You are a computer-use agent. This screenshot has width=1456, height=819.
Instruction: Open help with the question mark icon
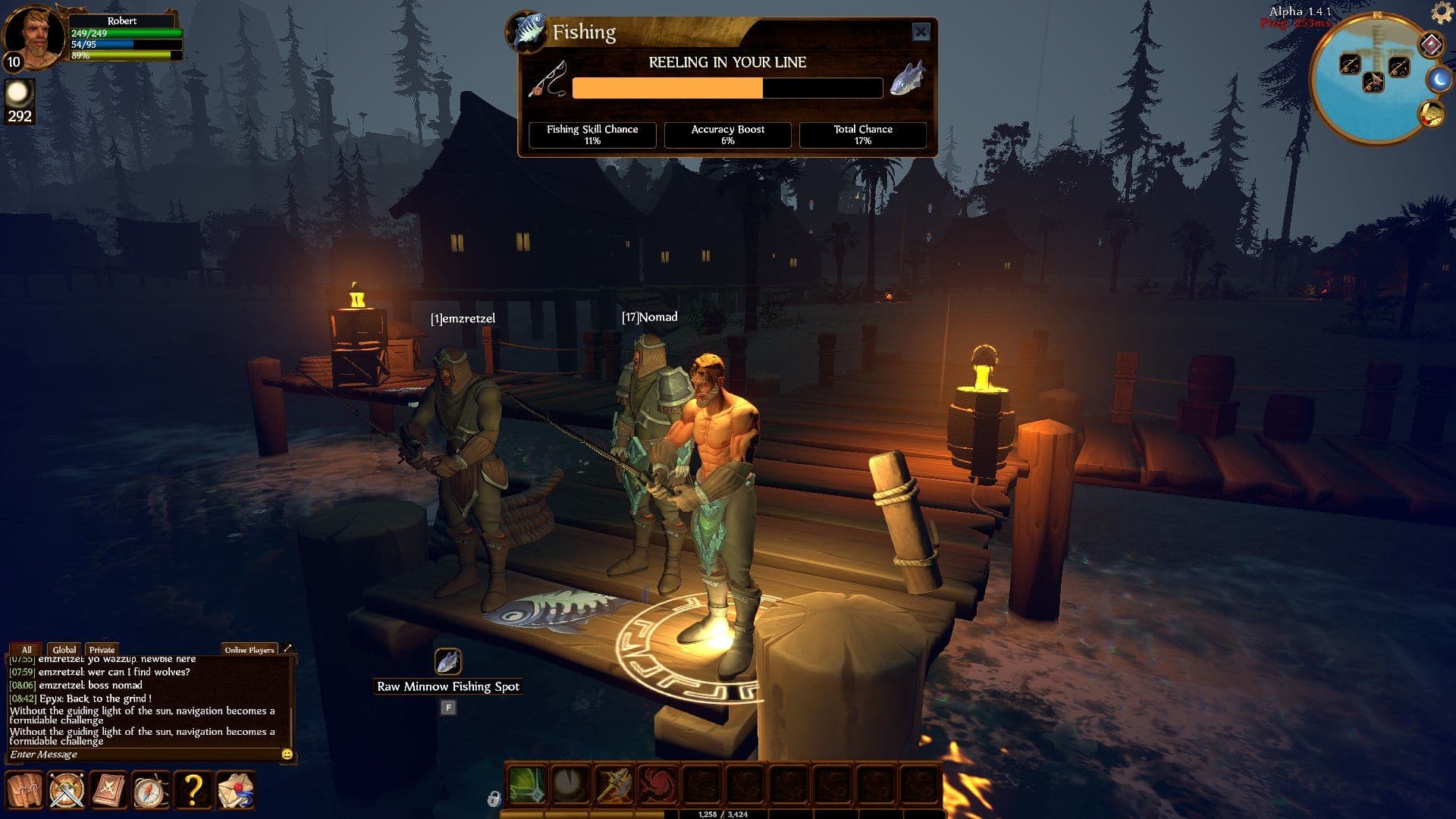coord(193,790)
